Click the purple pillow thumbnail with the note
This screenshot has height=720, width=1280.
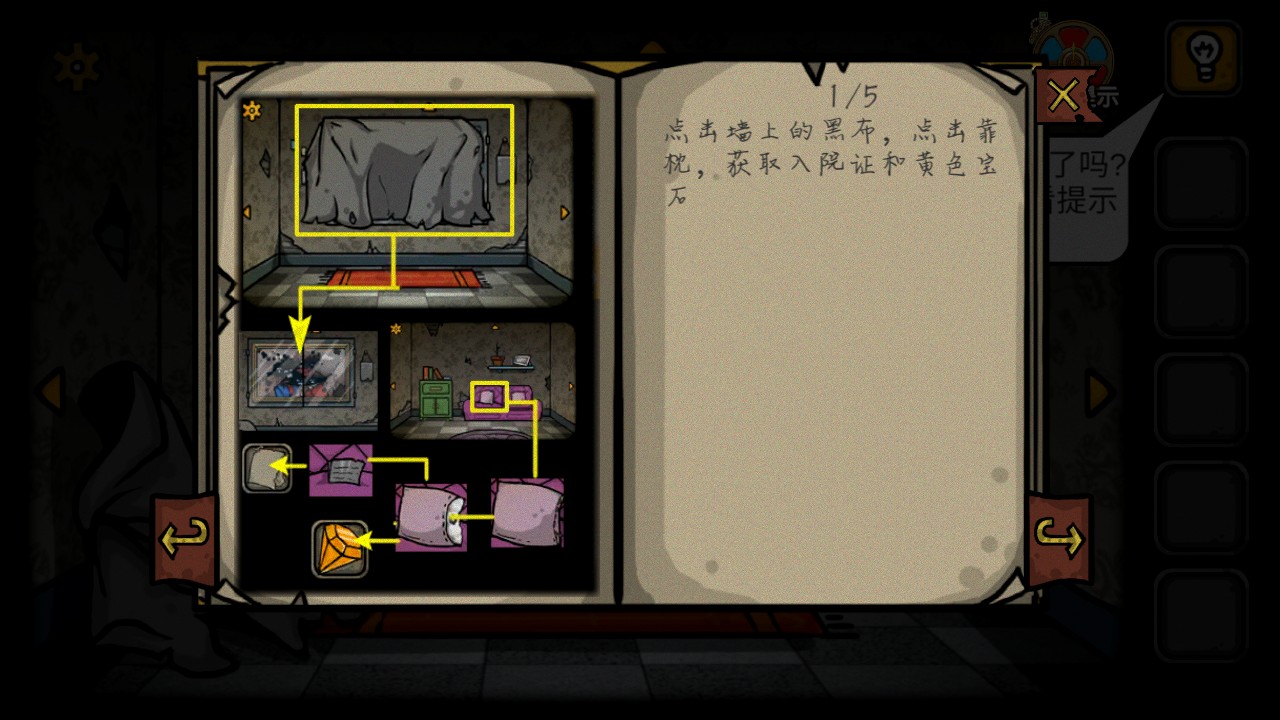(x=340, y=470)
